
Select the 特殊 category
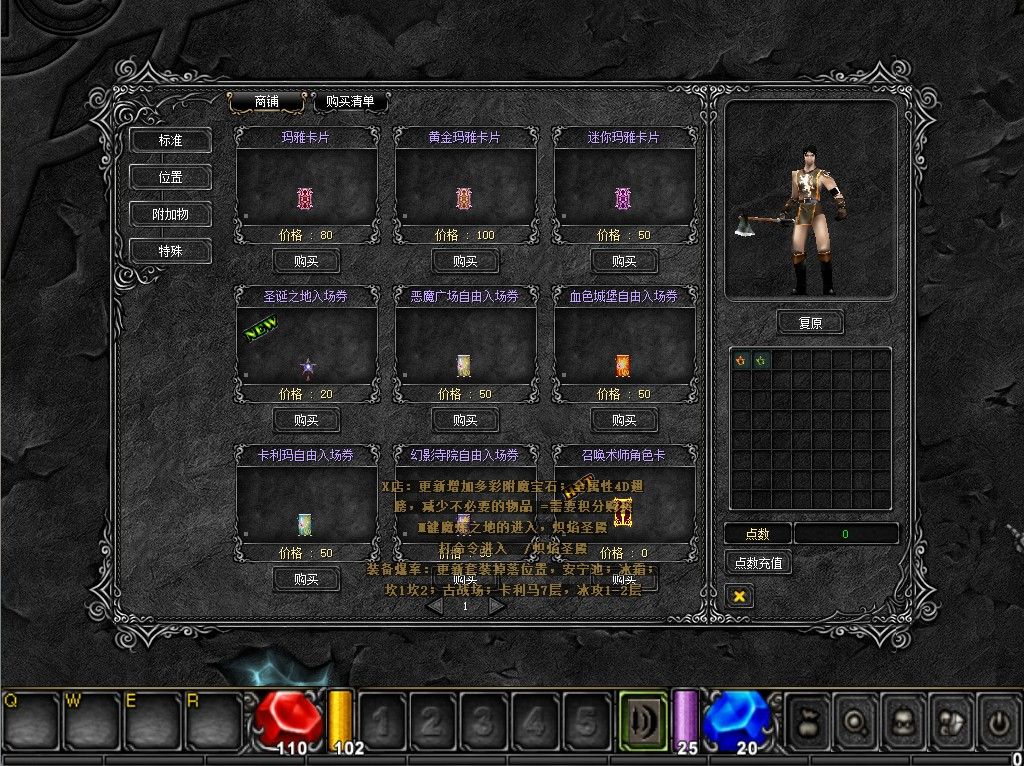pos(170,251)
